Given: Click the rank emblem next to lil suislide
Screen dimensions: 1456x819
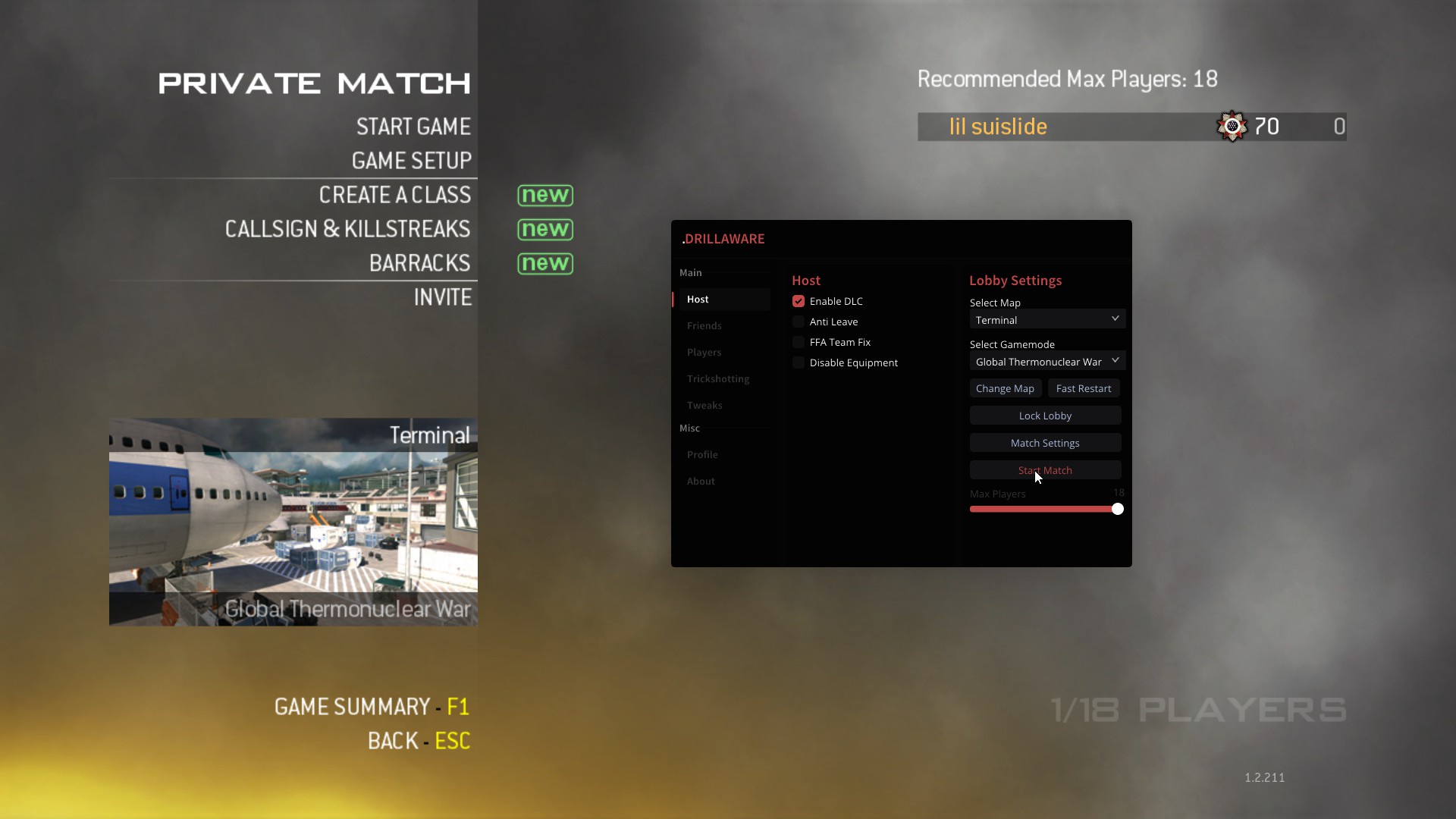Looking at the screenshot, I should 1232,126.
